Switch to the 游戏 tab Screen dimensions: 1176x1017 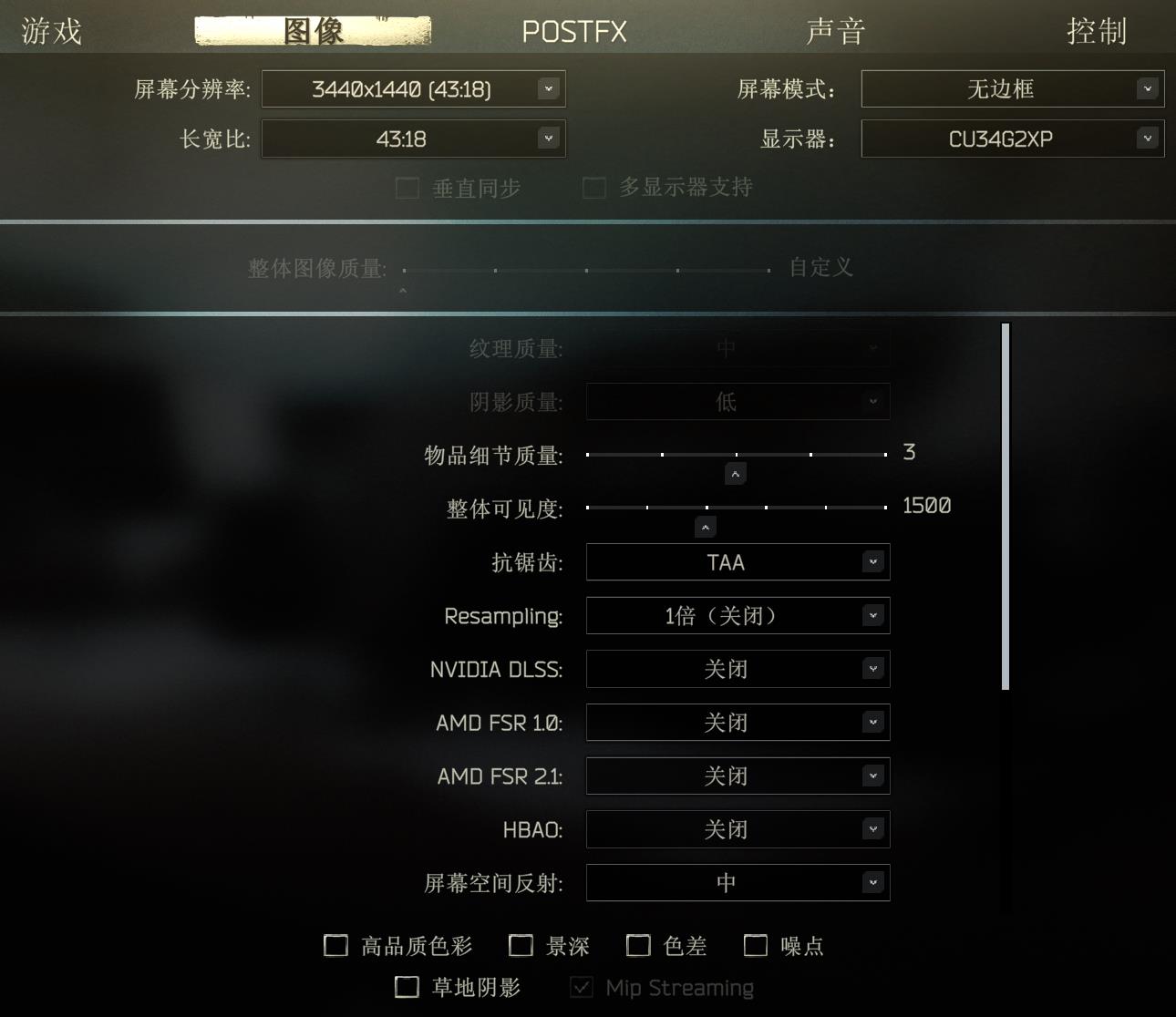pyautogui.click(x=50, y=30)
